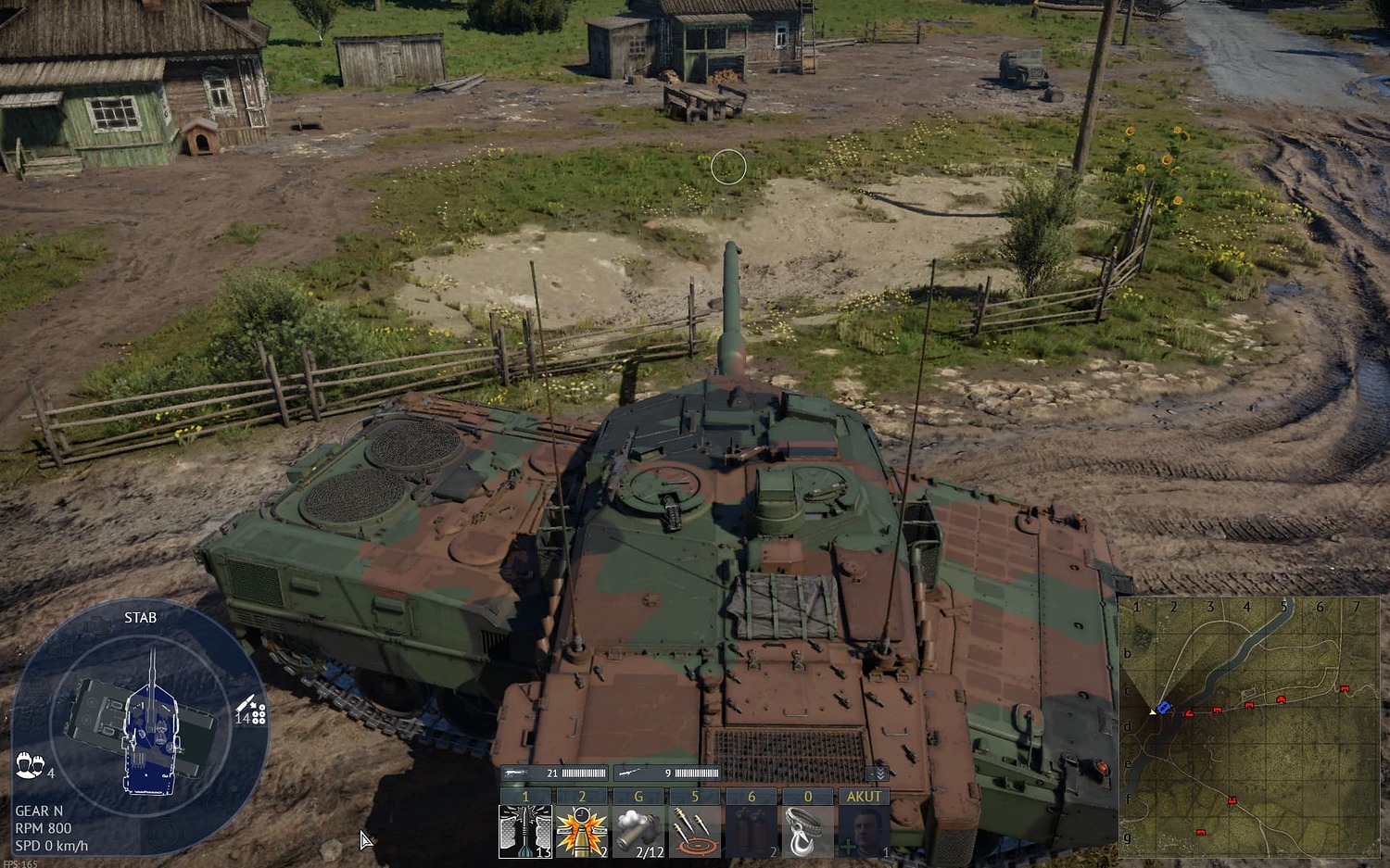Viewport: 1390px width, 868px height.
Task: Select the weapon slot 2 header
Action: 582,796
